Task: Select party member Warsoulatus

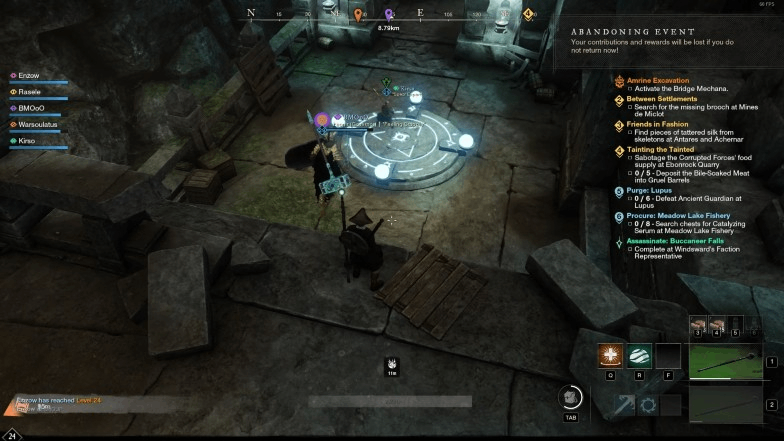Action: tap(39, 125)
